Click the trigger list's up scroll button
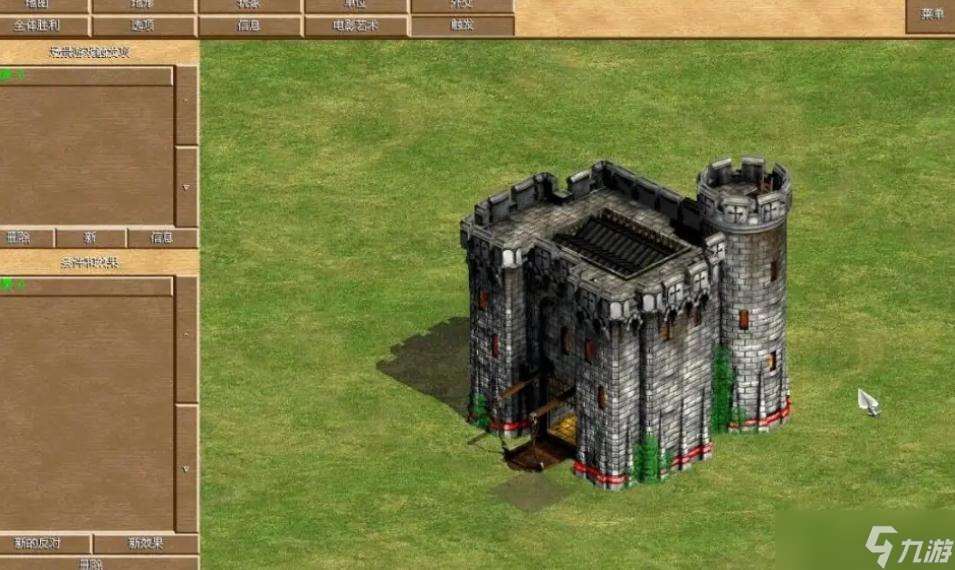 pos(186,105)
